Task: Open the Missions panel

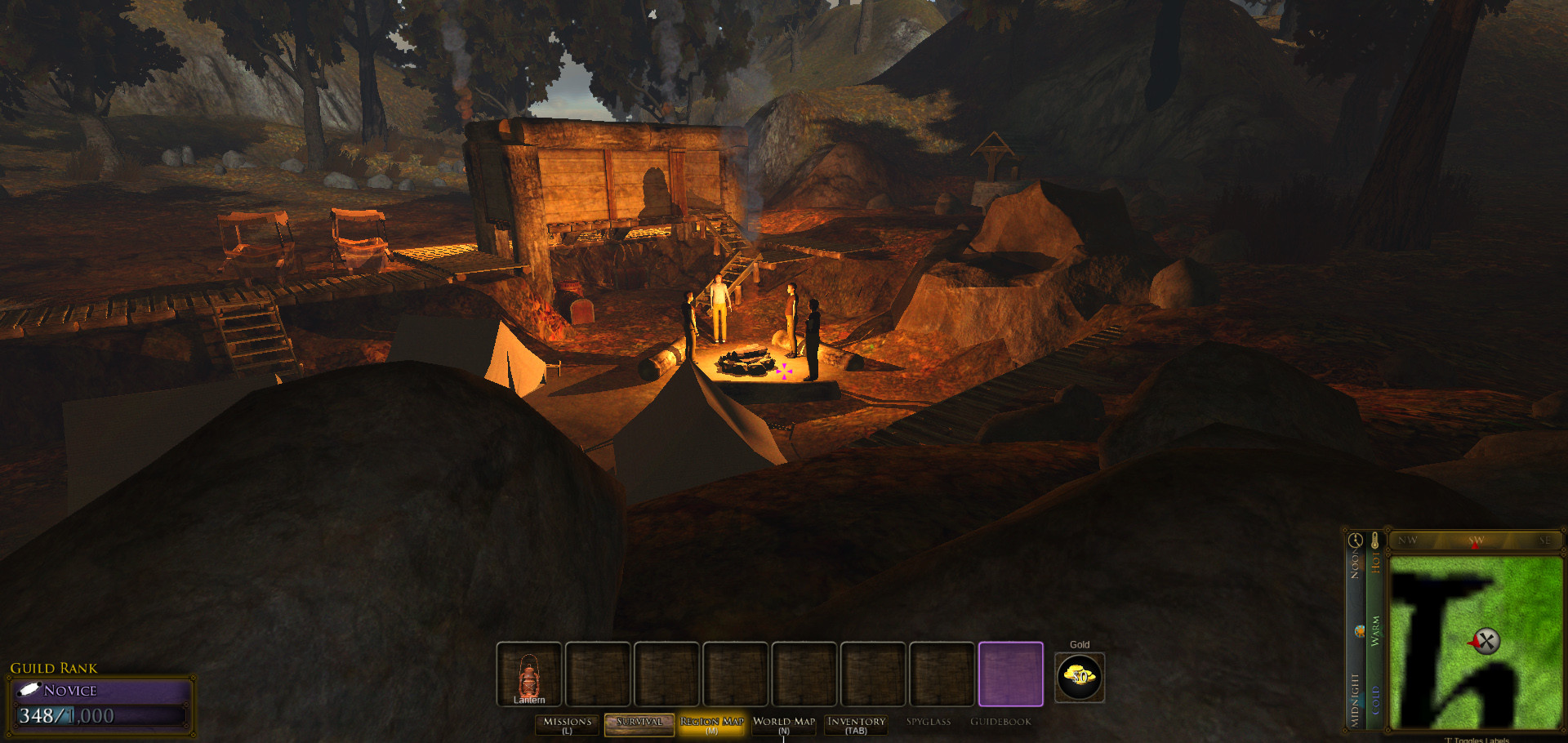Action: pyautogui.click(x=568, y=724)
